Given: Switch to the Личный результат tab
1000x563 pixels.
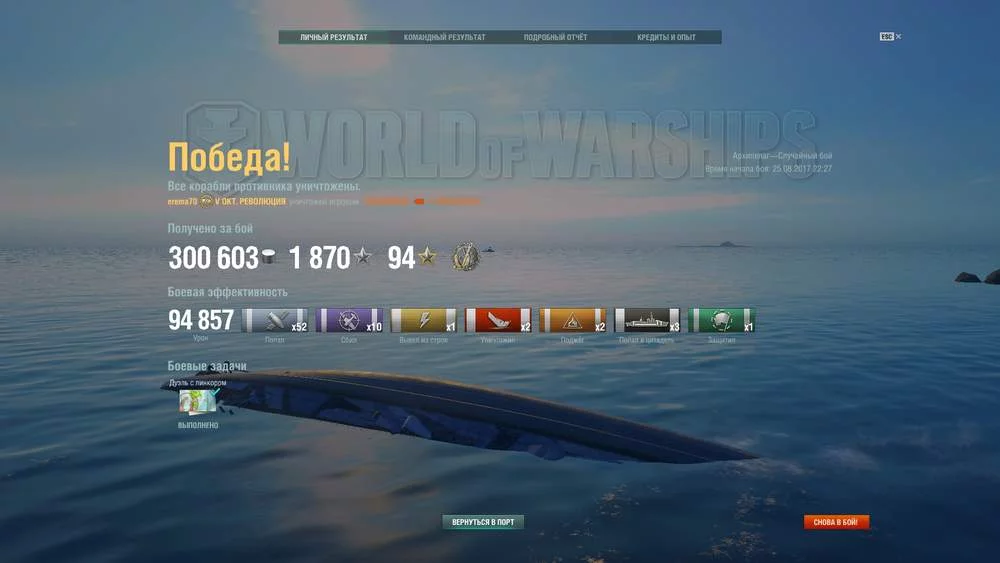Looking at the screenshot, I should point(334,38).
